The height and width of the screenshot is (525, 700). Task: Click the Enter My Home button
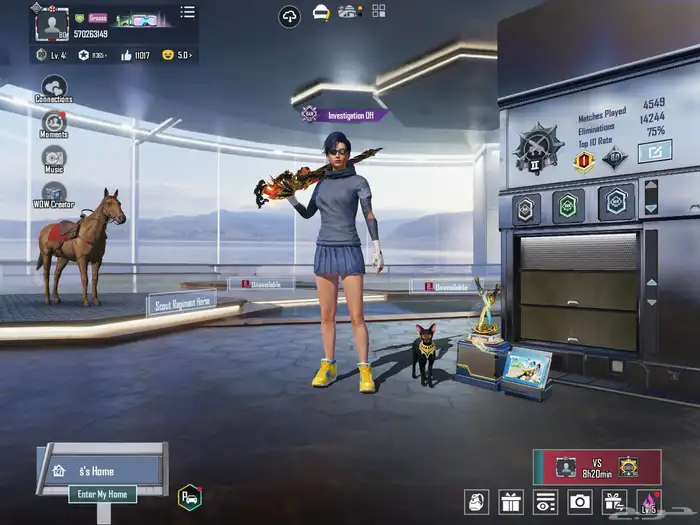tap(103, 494)
